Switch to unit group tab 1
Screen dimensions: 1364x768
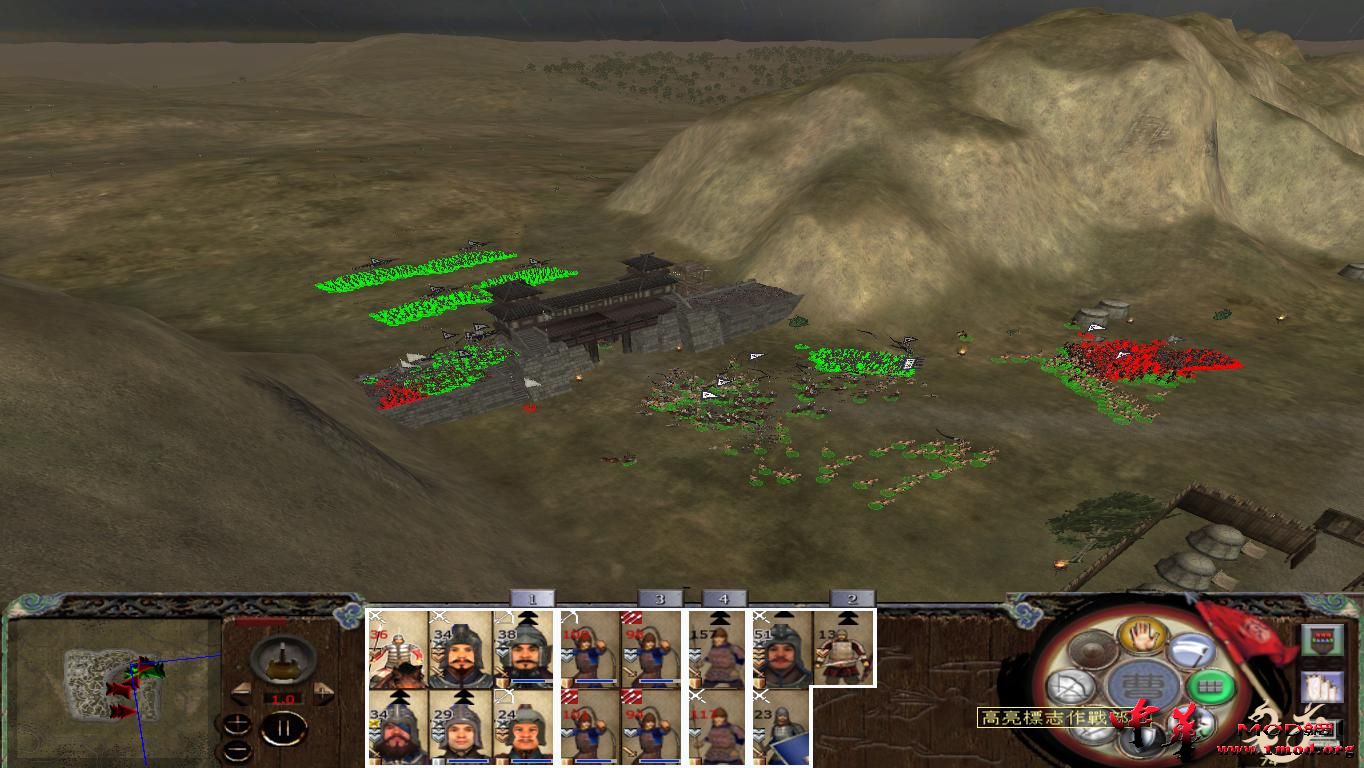pos(533,598)
